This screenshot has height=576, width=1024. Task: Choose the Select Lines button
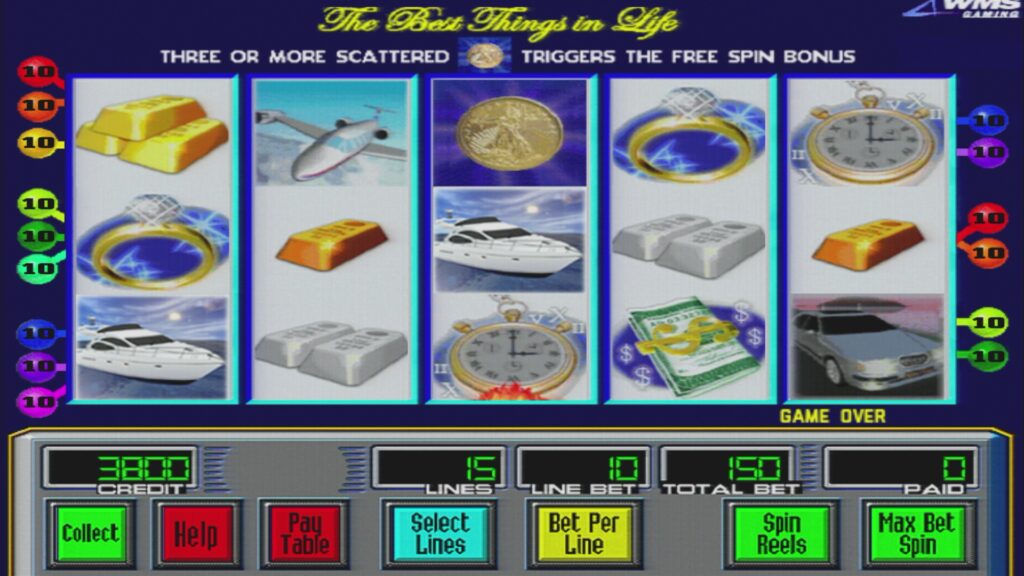(440, 533)
